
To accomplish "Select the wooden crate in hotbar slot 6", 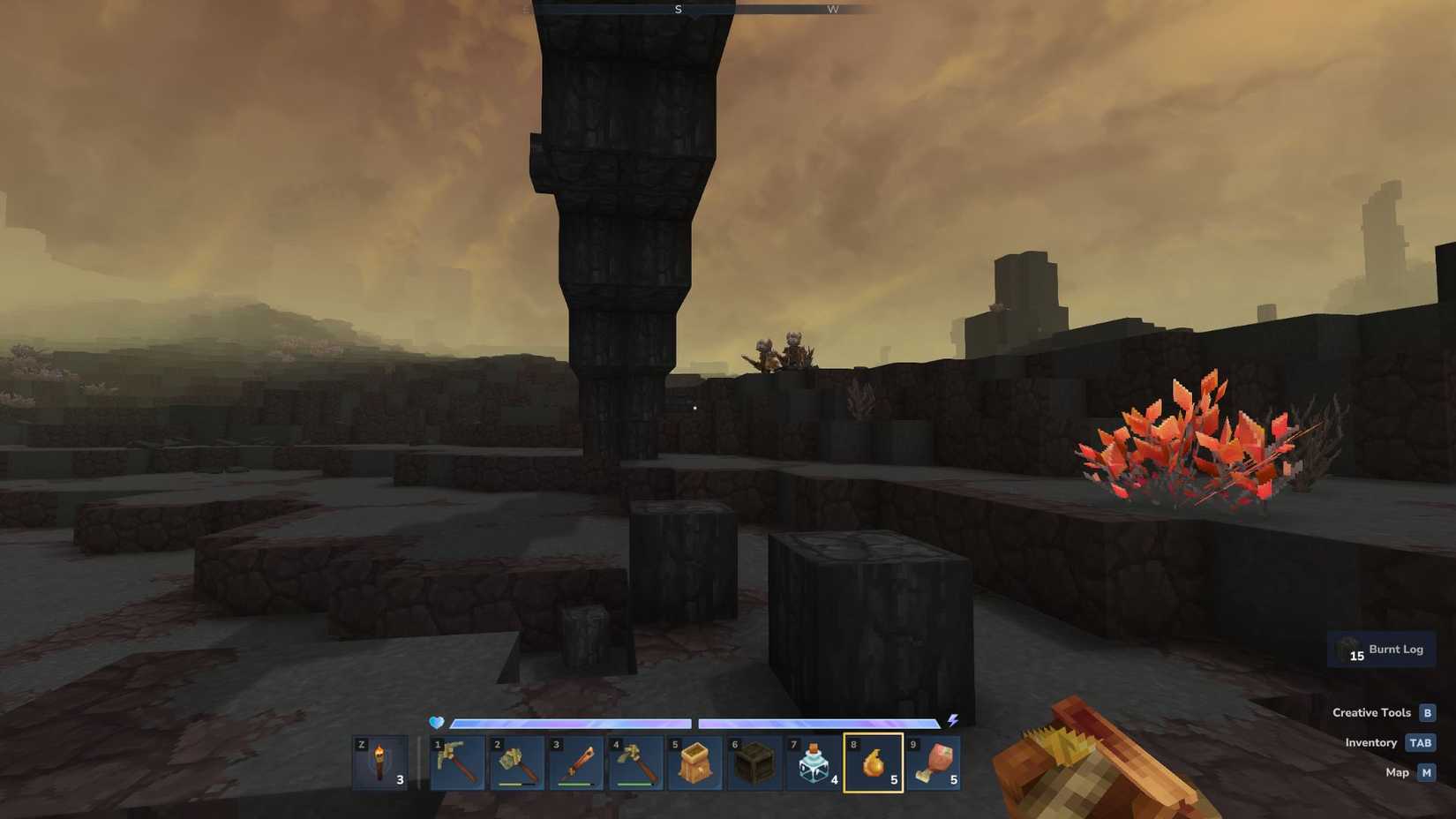I will [757, 763].
